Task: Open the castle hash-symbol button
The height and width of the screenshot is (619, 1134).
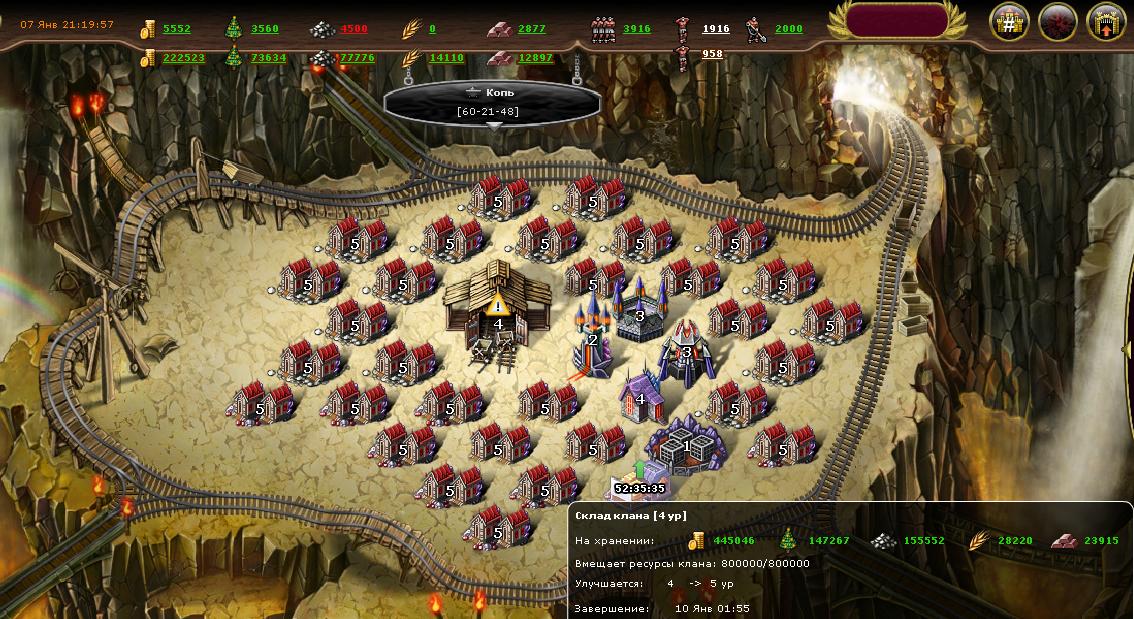Action: pos(1010,22)
